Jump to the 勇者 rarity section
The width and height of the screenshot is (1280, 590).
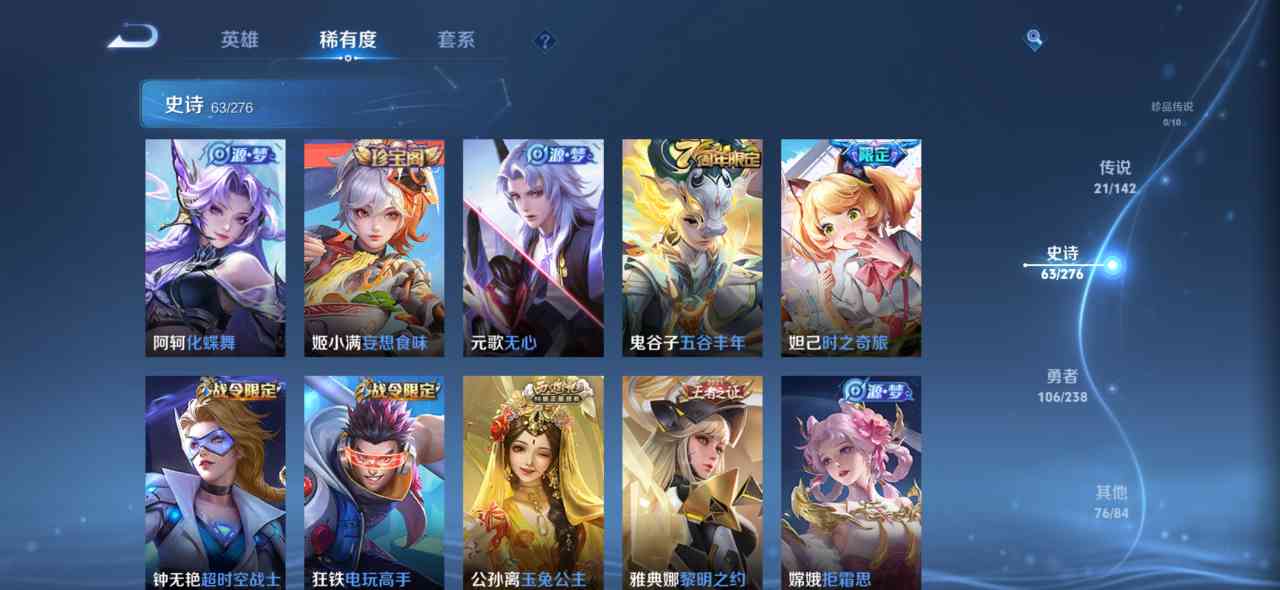click(x=1062, y=385)
